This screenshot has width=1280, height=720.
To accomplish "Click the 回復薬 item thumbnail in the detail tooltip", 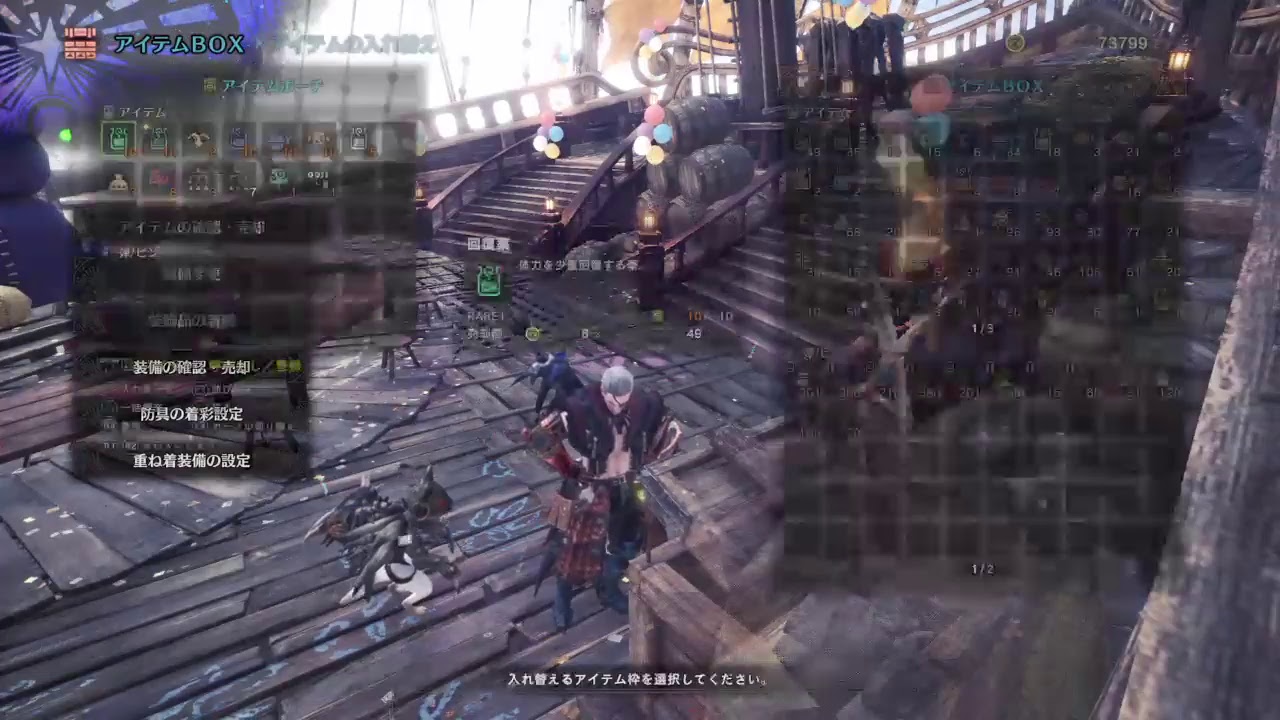I will point(489,281).
